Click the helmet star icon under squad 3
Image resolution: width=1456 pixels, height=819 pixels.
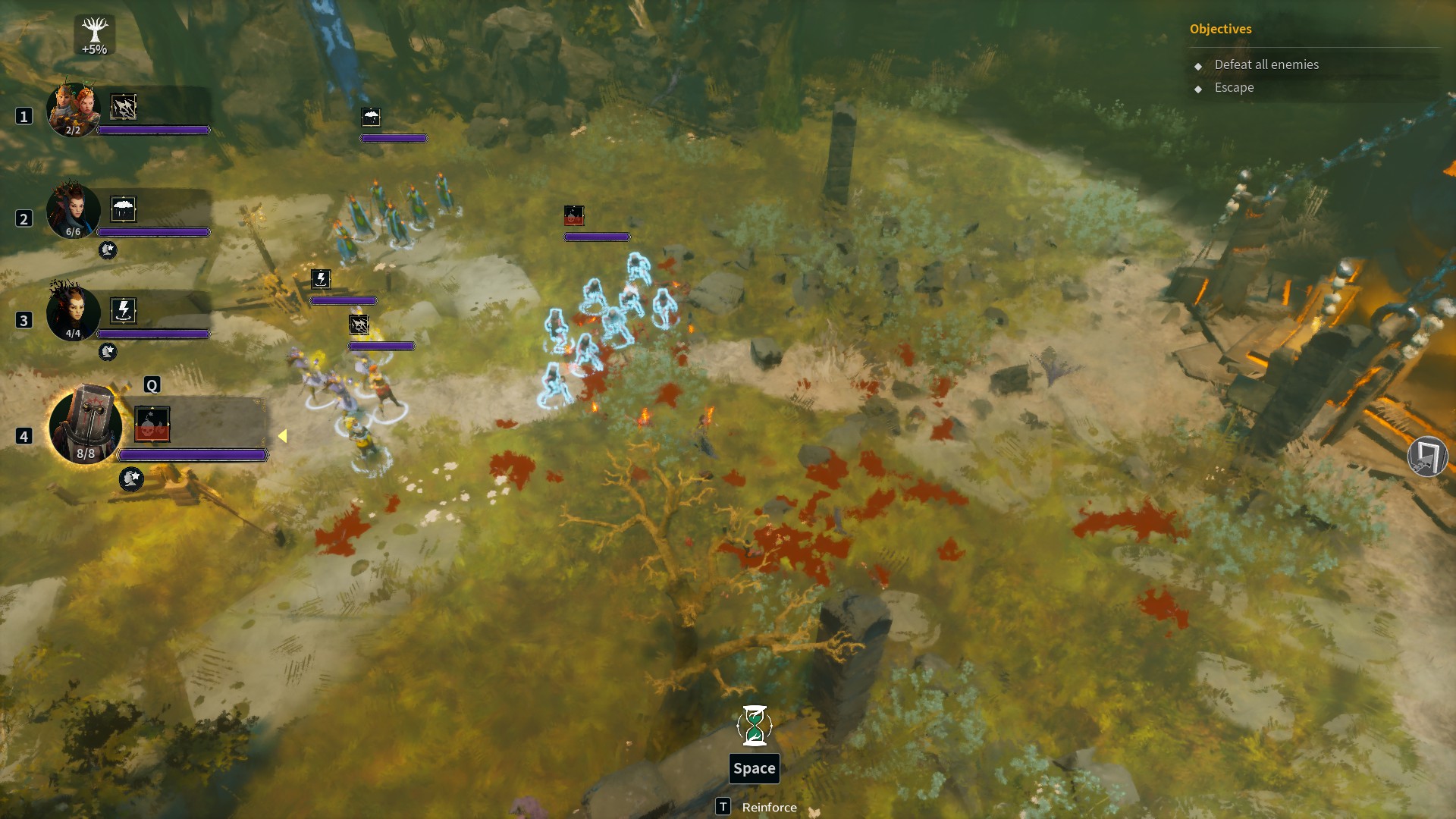[108, 352]
